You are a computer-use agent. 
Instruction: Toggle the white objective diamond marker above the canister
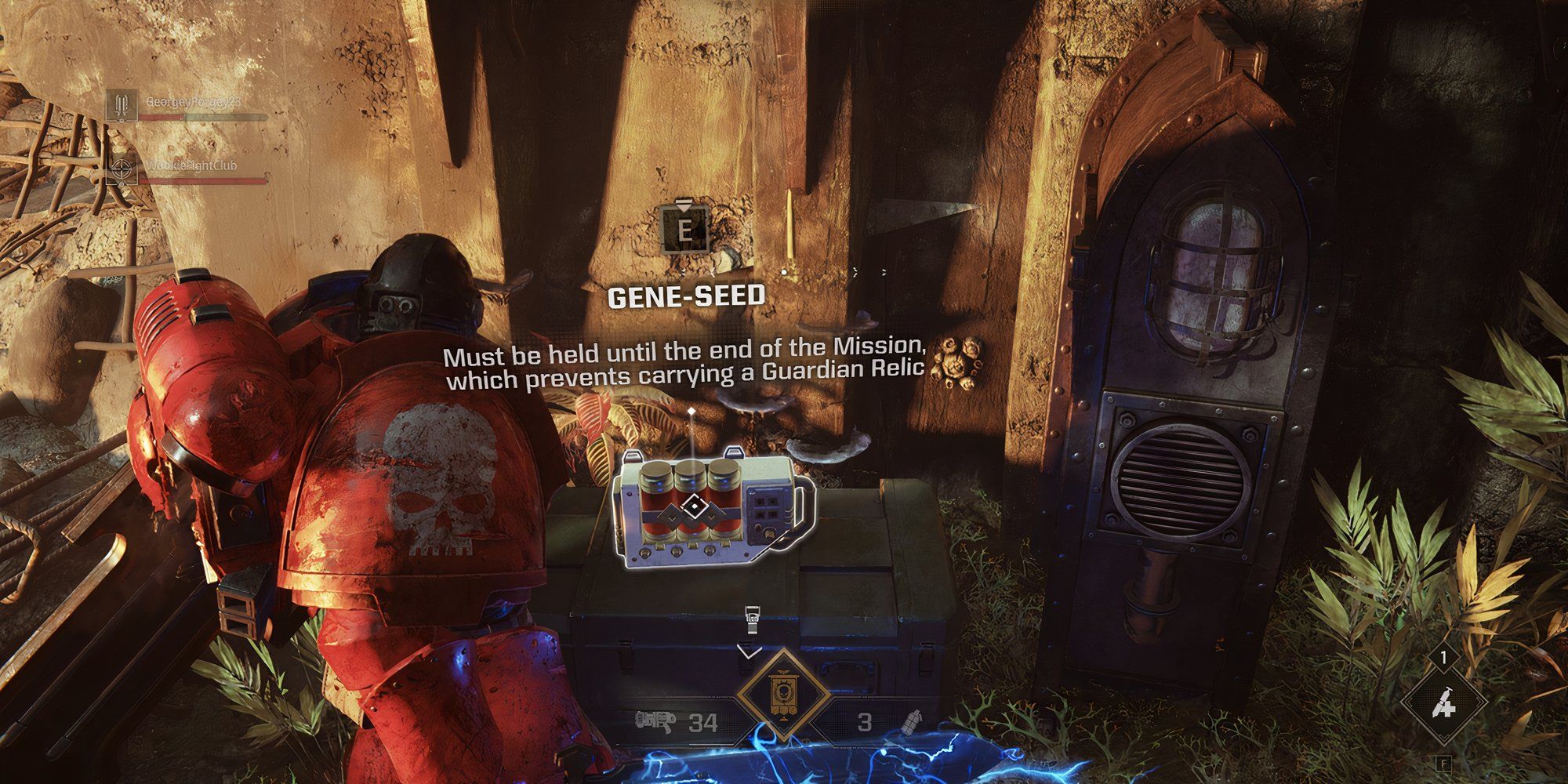click(x=690, y=409)
